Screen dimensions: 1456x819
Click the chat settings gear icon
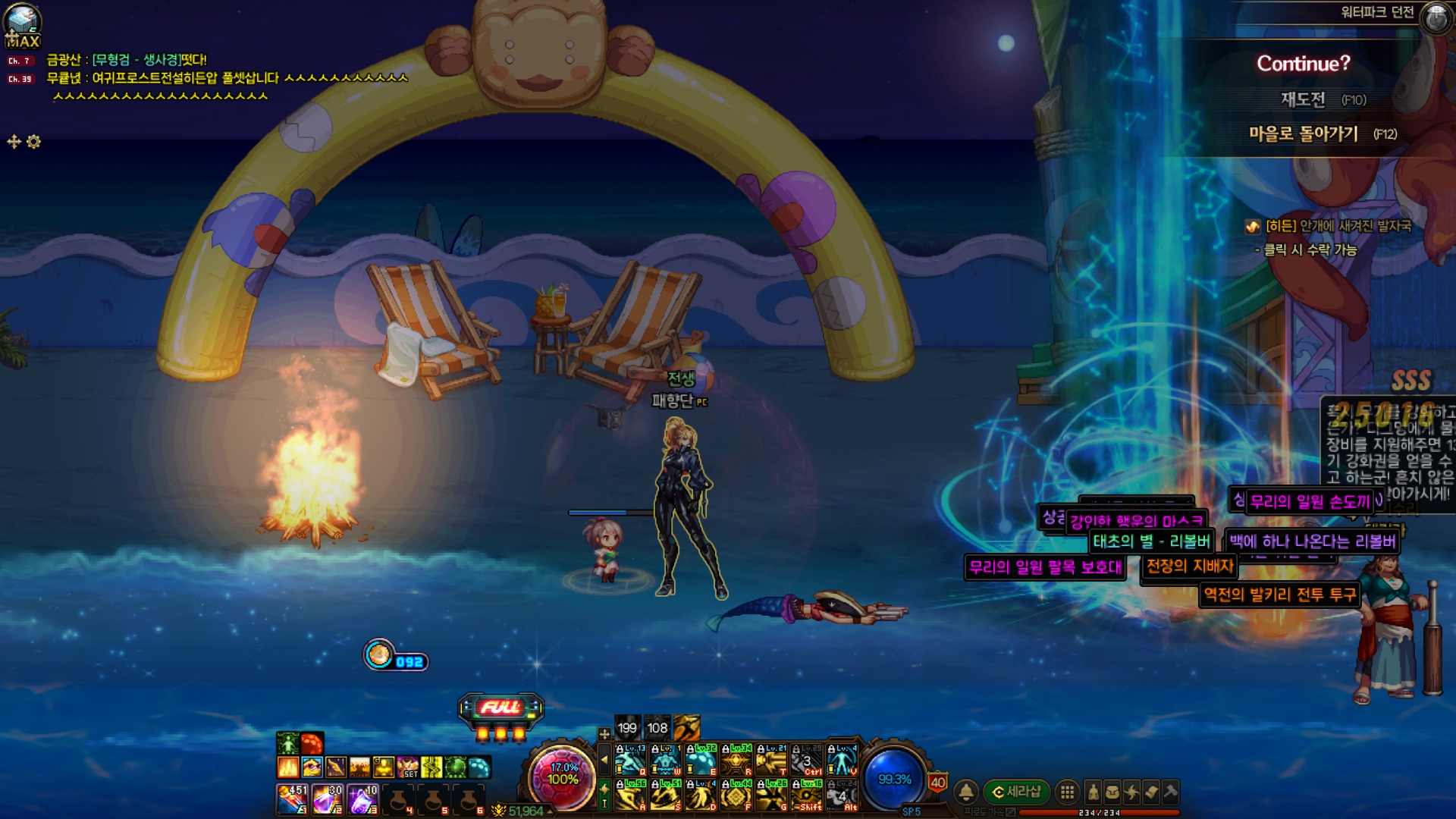pyautogui.click(x=34, y=142)
